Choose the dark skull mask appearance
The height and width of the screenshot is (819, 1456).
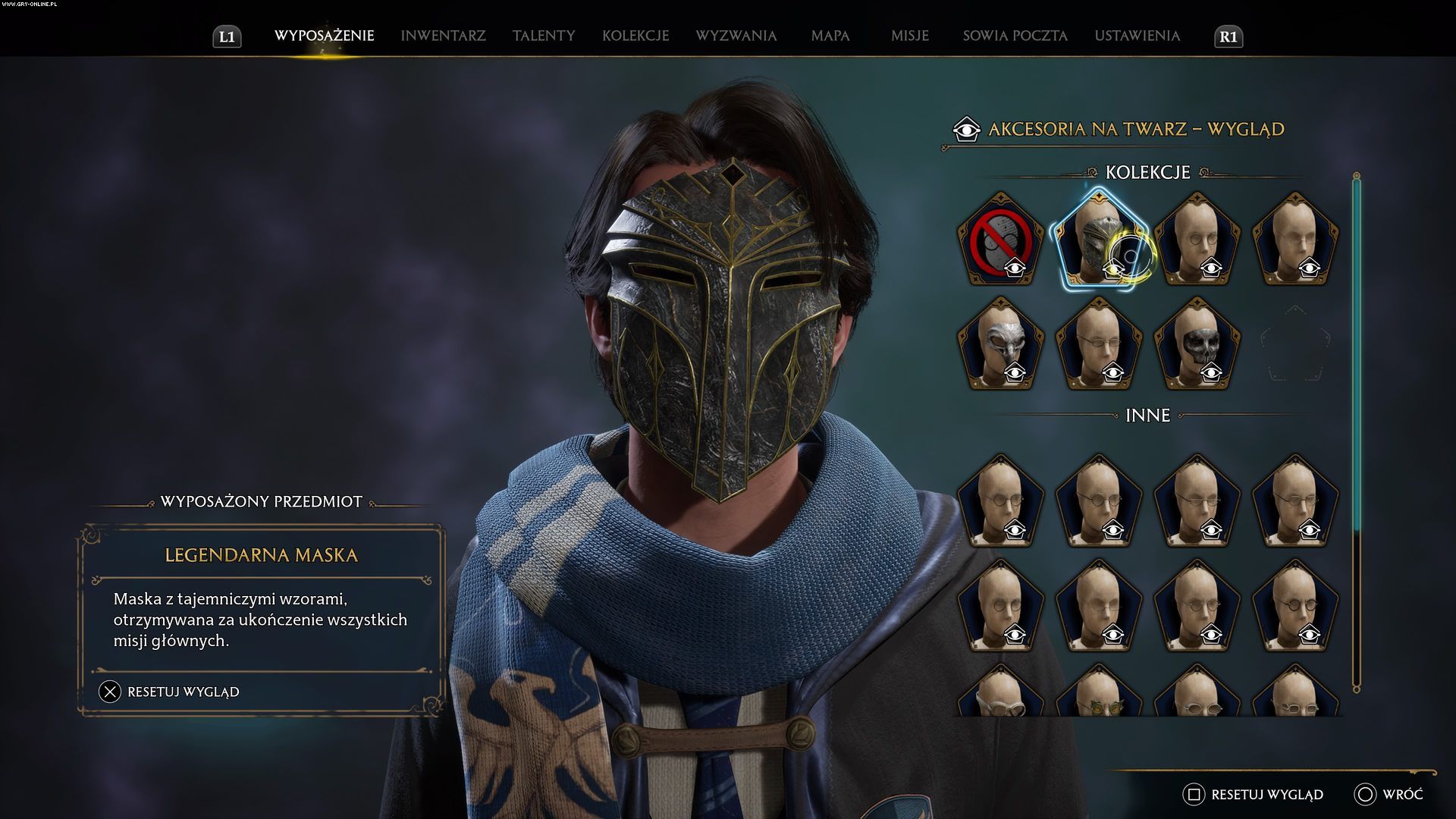coord(1197,344)
